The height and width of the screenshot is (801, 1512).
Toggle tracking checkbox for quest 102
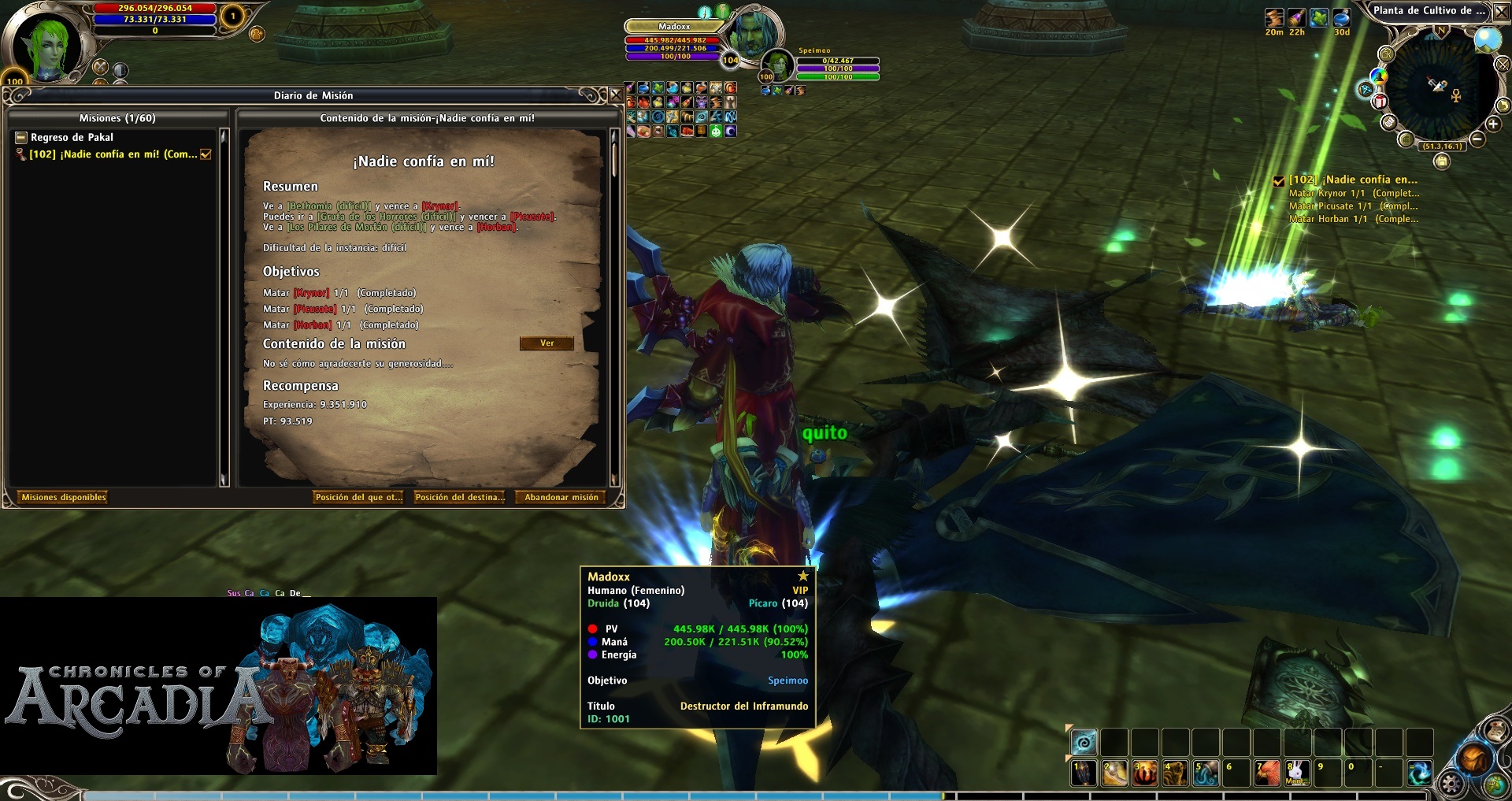[x=206, y=154]
